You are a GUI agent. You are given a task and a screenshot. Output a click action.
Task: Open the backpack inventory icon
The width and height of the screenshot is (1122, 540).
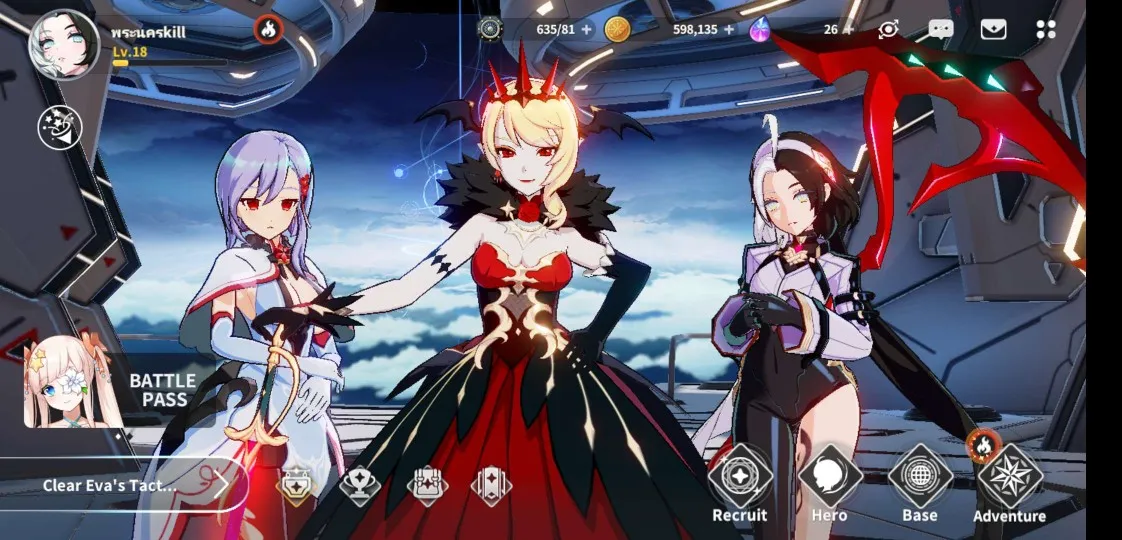[x=427, y=486]
